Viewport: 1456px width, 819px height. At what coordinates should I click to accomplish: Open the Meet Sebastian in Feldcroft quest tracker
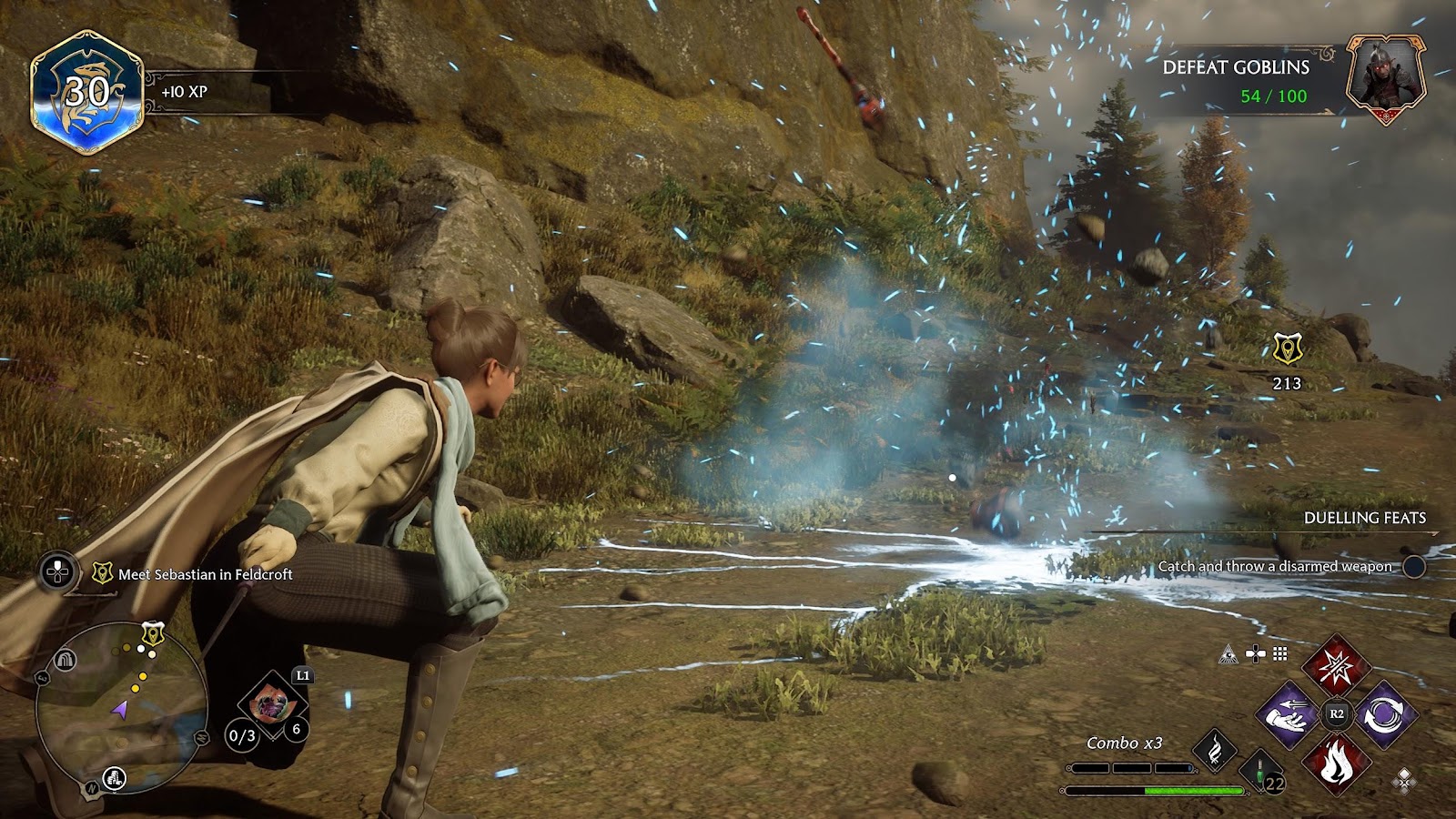pos(205,574)
